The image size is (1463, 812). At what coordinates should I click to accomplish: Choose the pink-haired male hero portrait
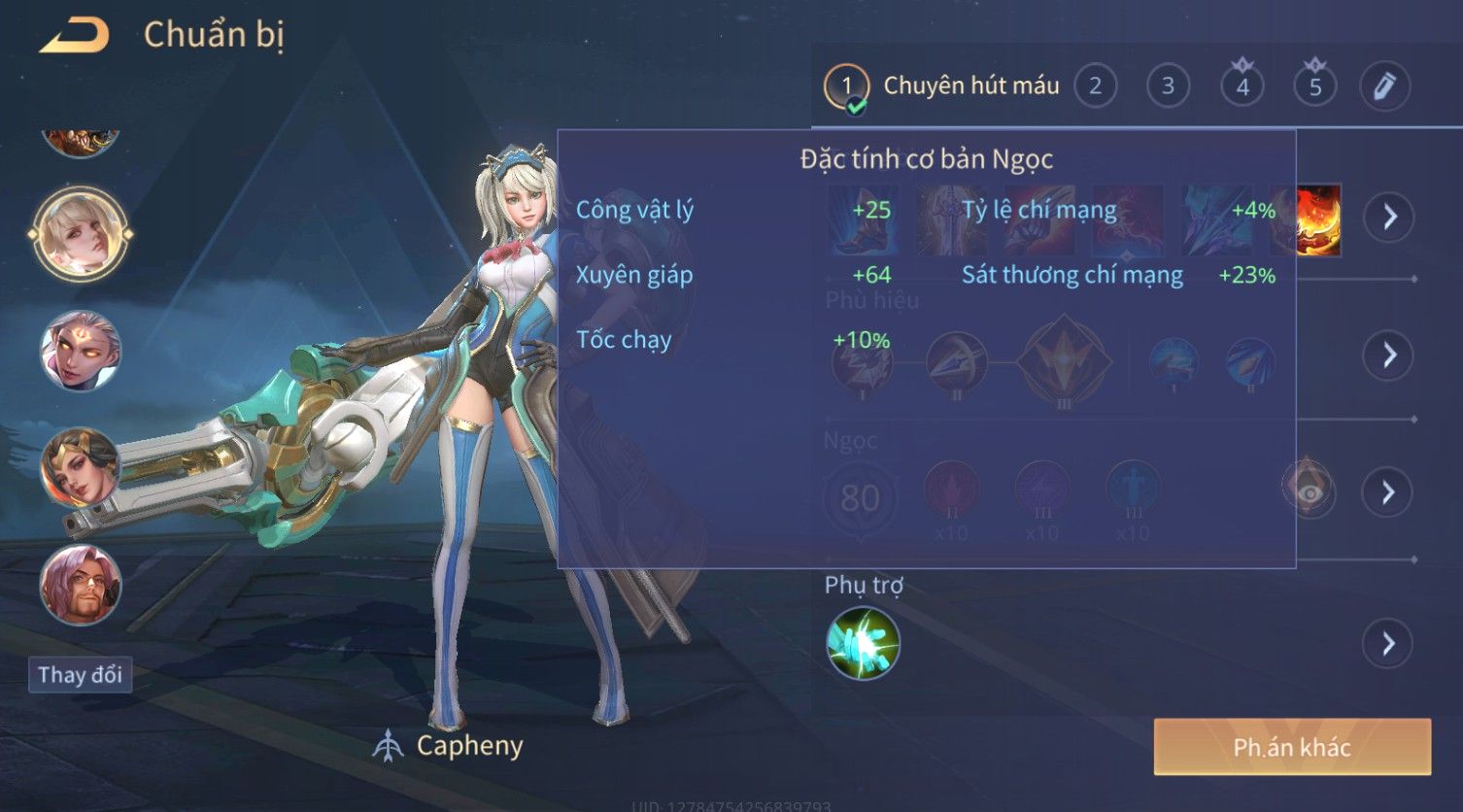click(80, 585)
